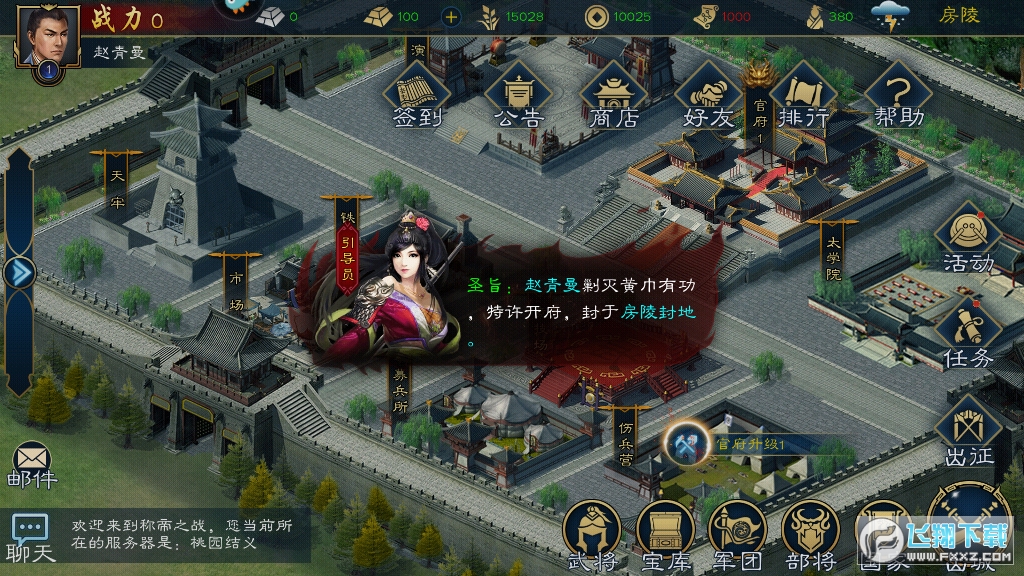This screenshot has height=576, width=1024.
Task: Open the 赵青曼 player avatar profile
Action: point(48,35)
